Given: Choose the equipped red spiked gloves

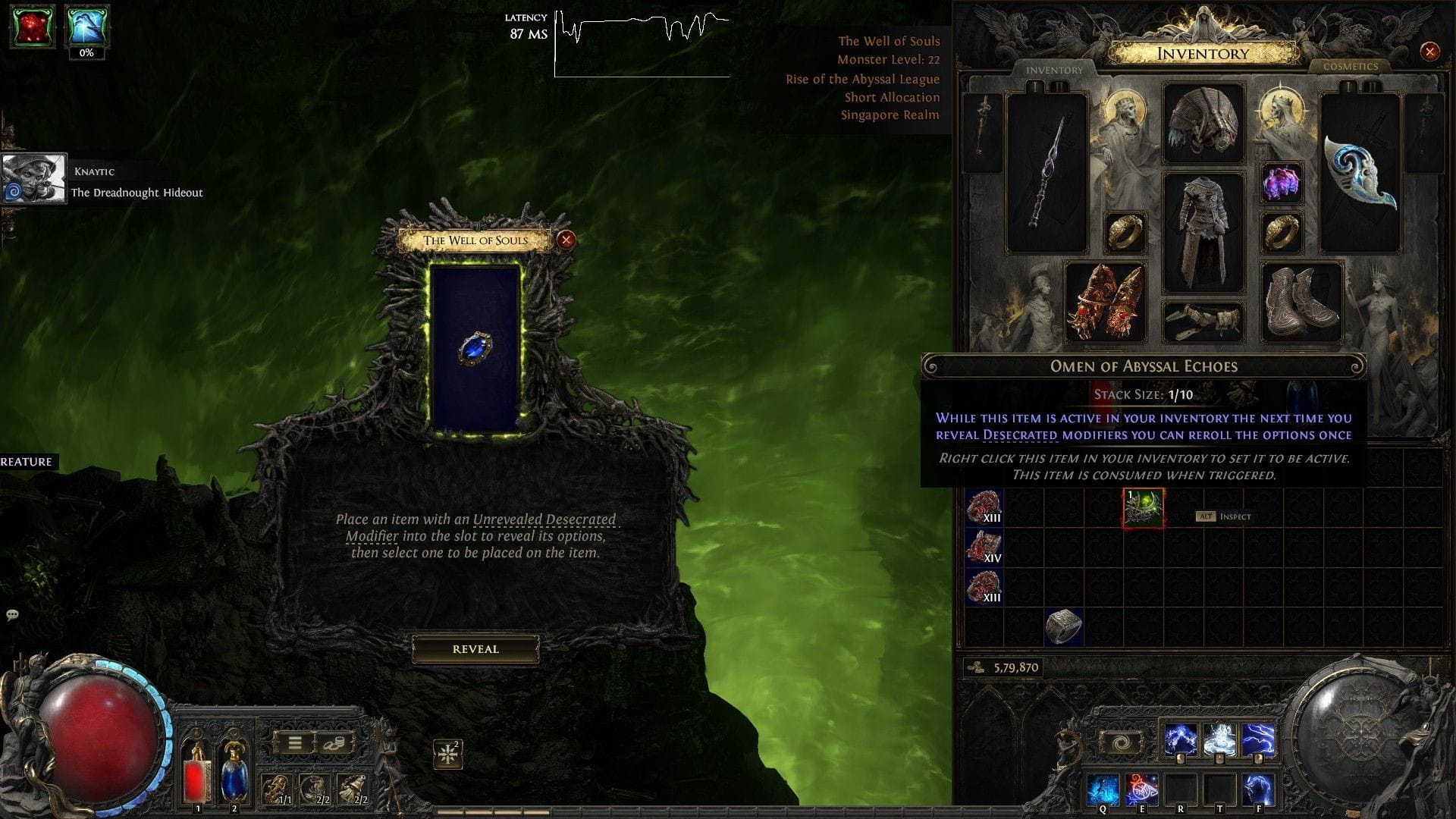Looking at the screenshot, I should (x=1104, y=303).
